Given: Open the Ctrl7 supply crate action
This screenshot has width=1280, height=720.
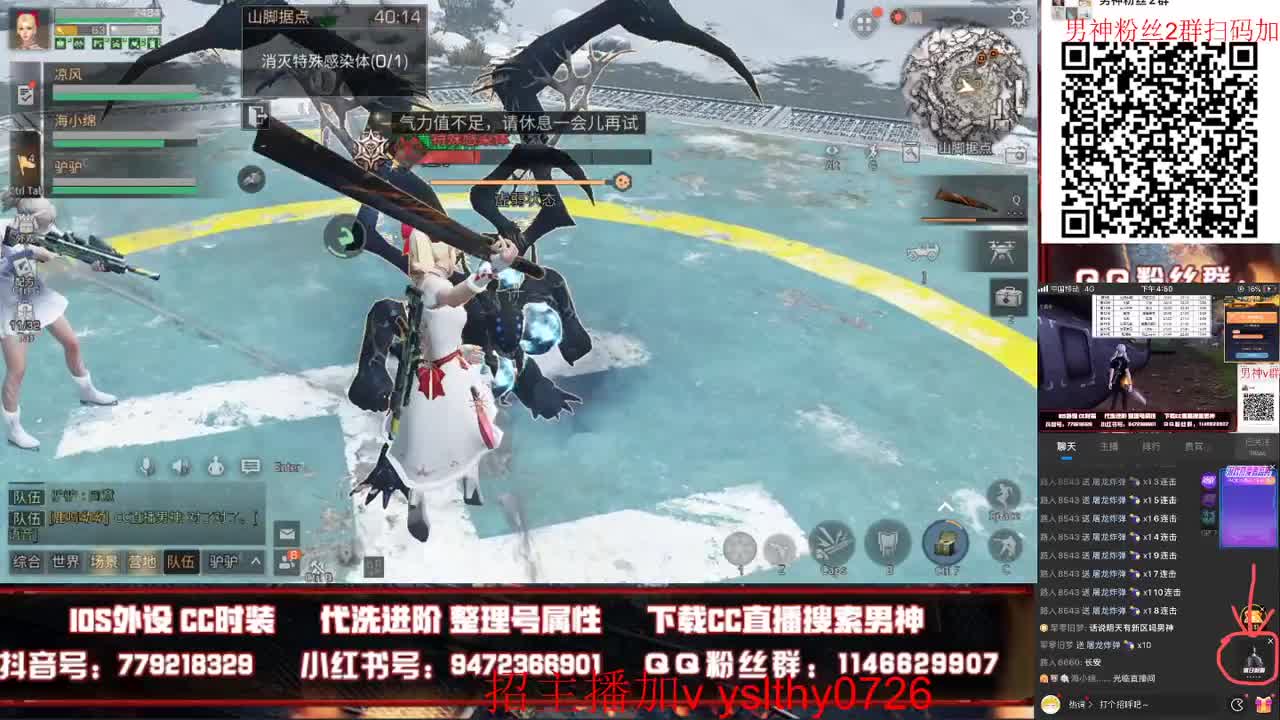Looking at the screenshot, I should [945, 543].
